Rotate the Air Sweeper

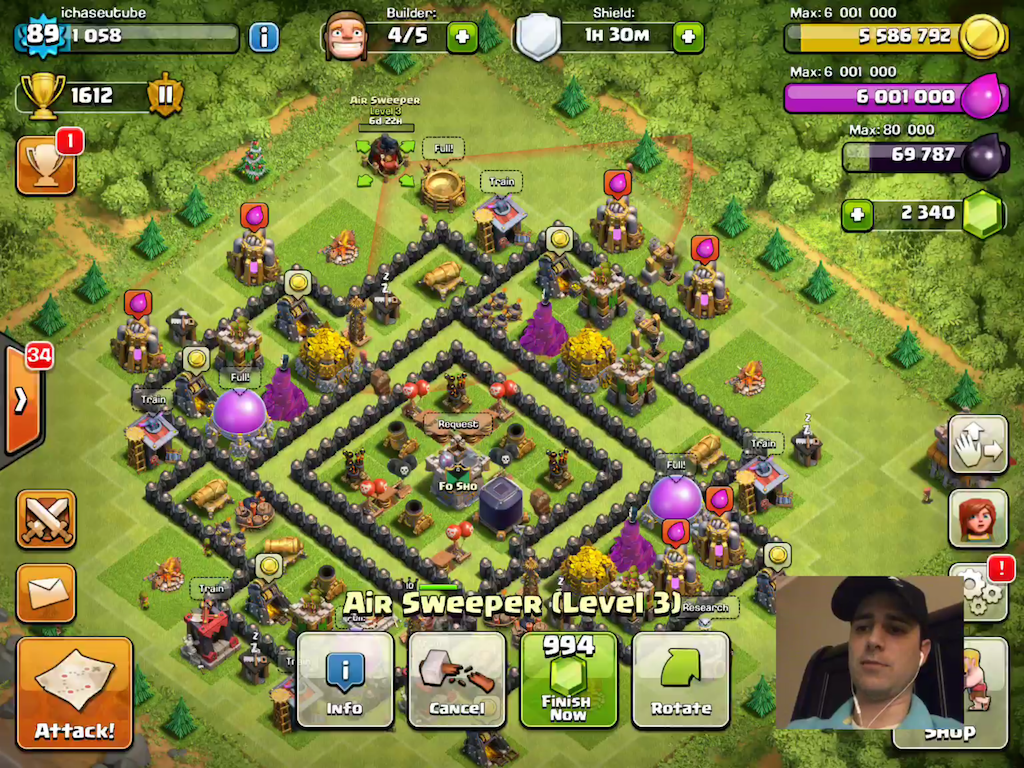tap(680, 679)
